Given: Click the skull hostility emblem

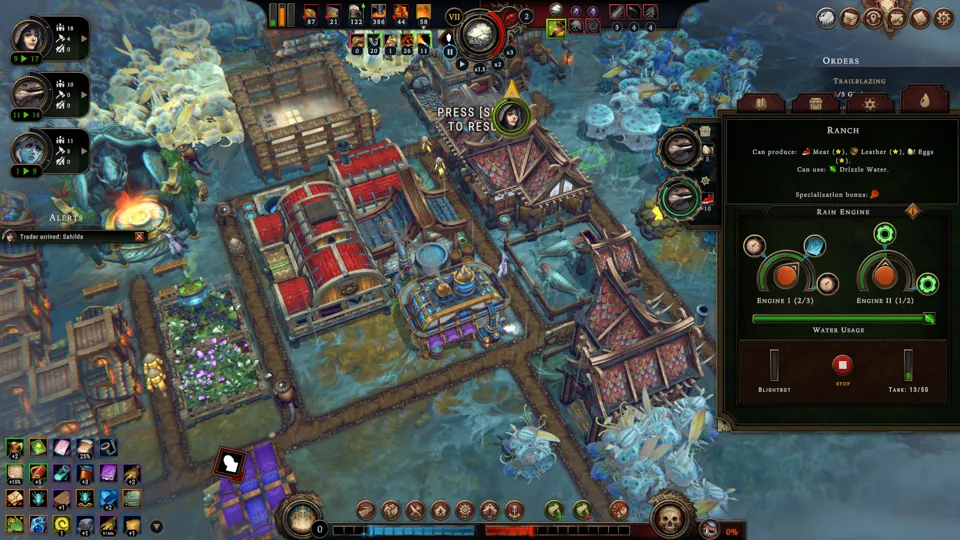Looking at the screenshot, I should pyautogui.click(x=668, y=518).
